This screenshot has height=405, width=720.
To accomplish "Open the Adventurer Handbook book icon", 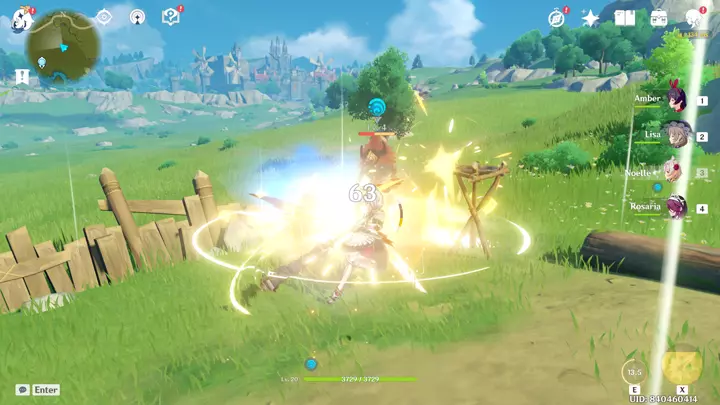I will click(625, 18).
